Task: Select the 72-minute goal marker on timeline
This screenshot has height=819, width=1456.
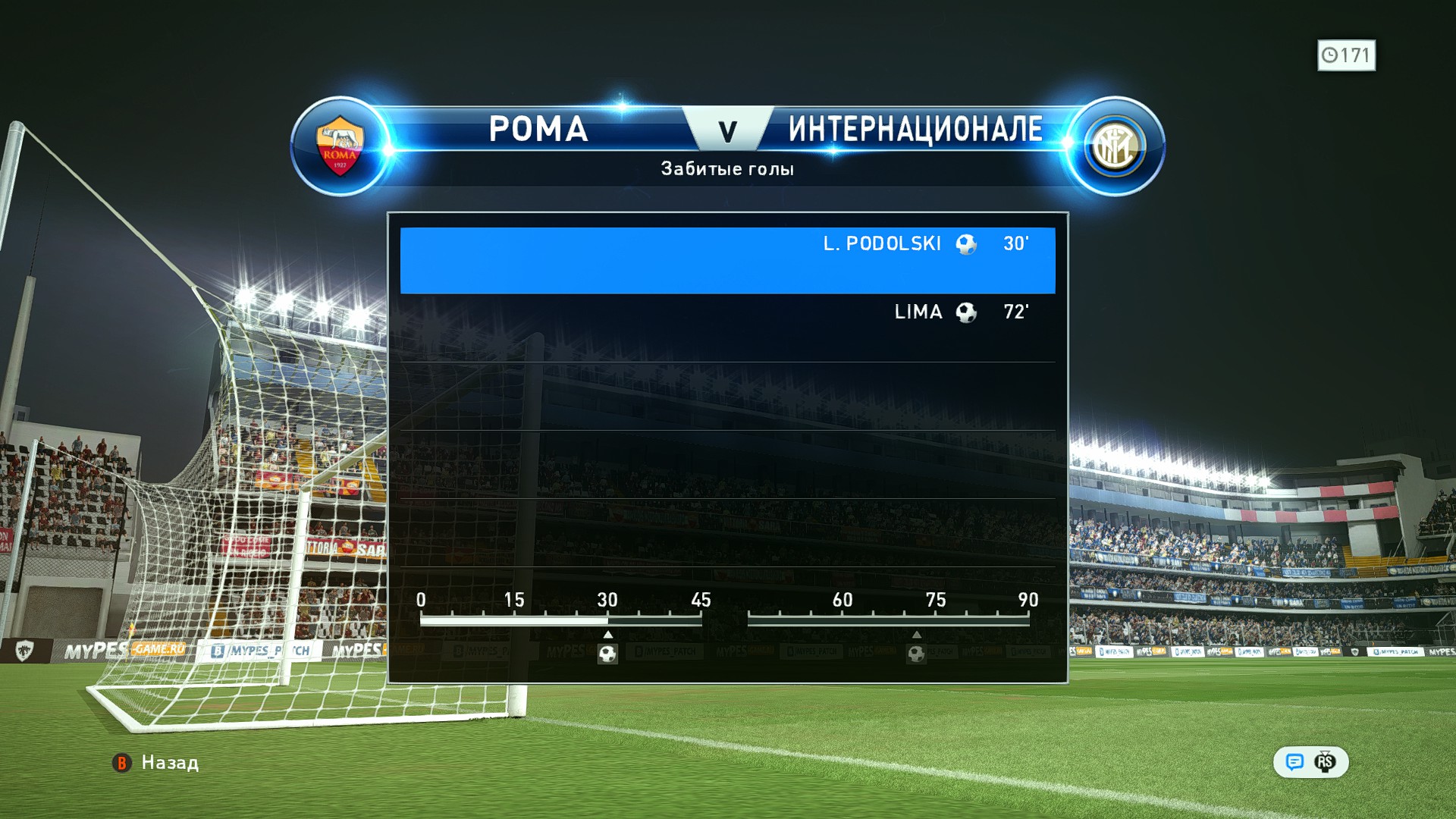Action: tap(916, 653)
